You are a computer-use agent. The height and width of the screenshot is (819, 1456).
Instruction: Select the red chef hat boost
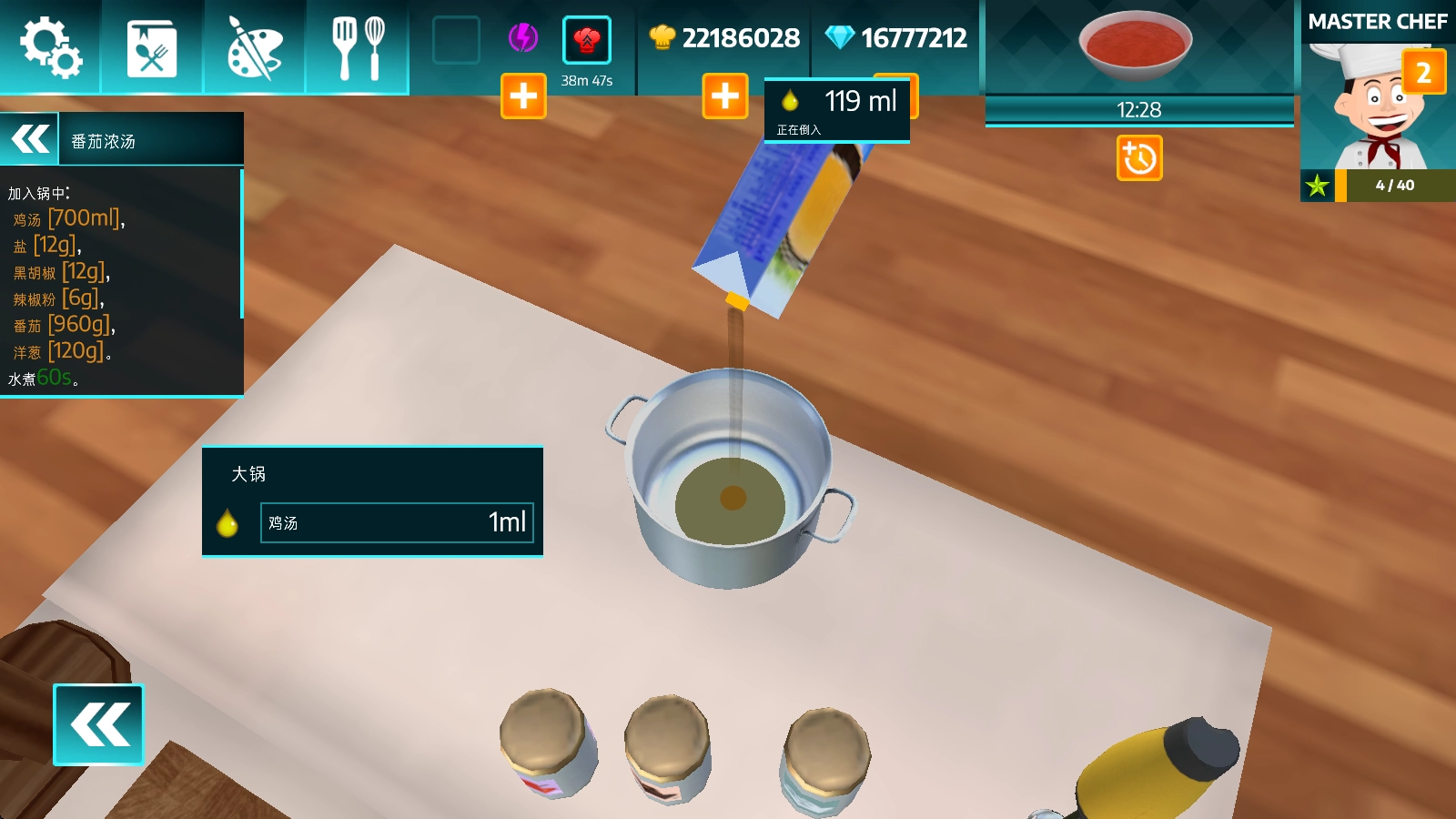[587, 40]
